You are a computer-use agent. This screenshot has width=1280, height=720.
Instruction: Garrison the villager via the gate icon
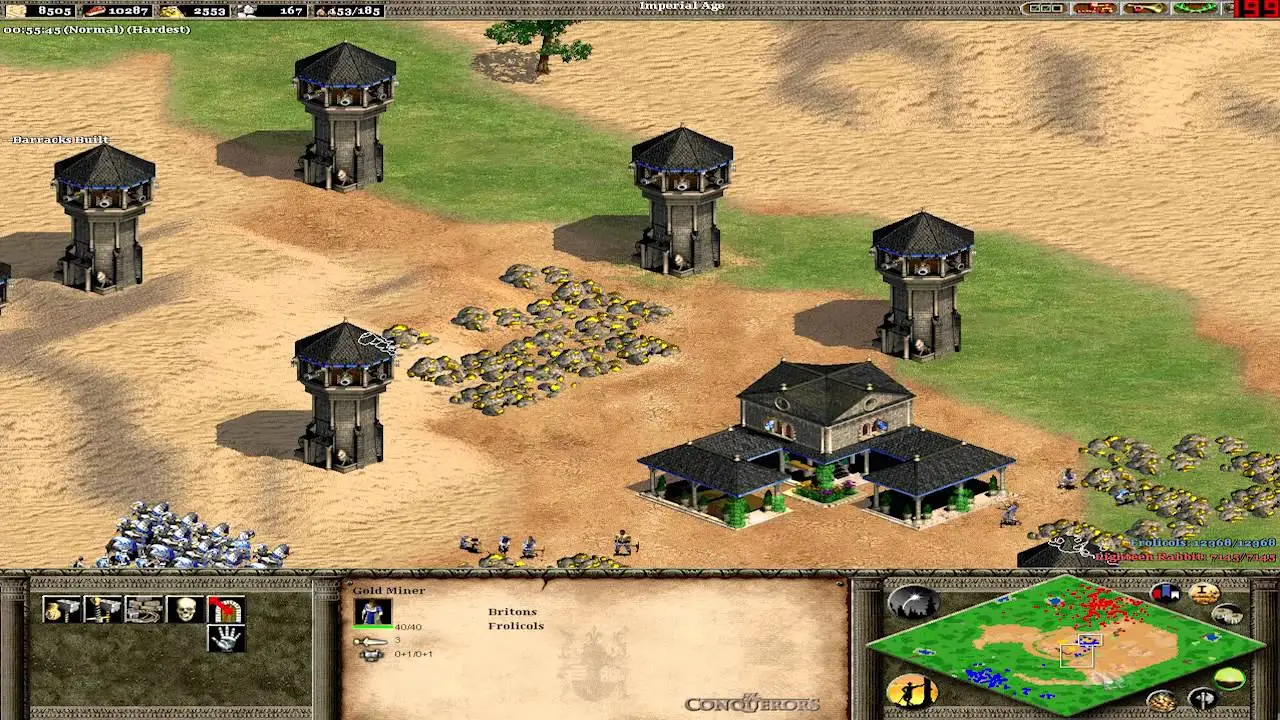click(x=227, y=611)
